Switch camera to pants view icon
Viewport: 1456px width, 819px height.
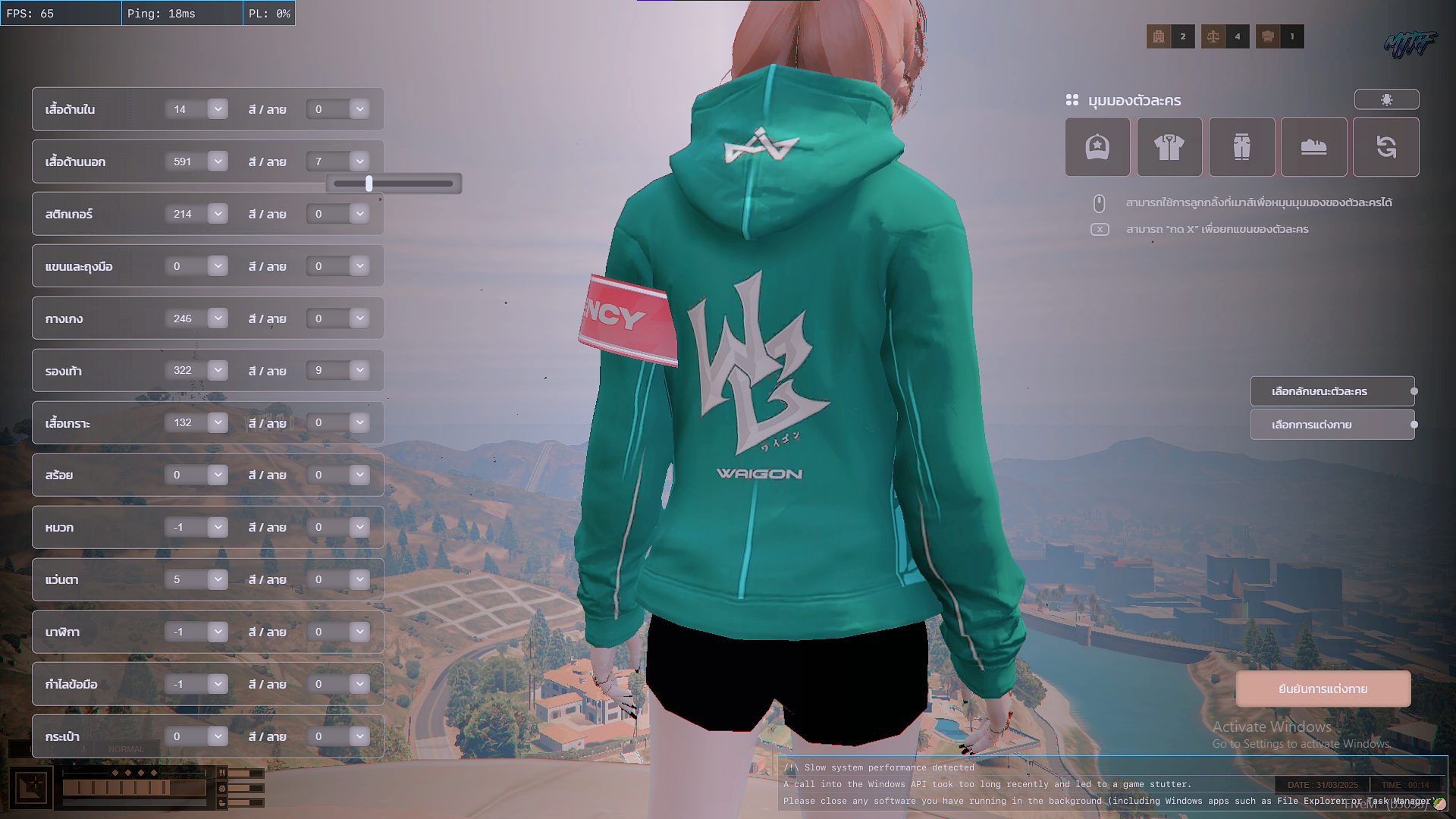1241,146
